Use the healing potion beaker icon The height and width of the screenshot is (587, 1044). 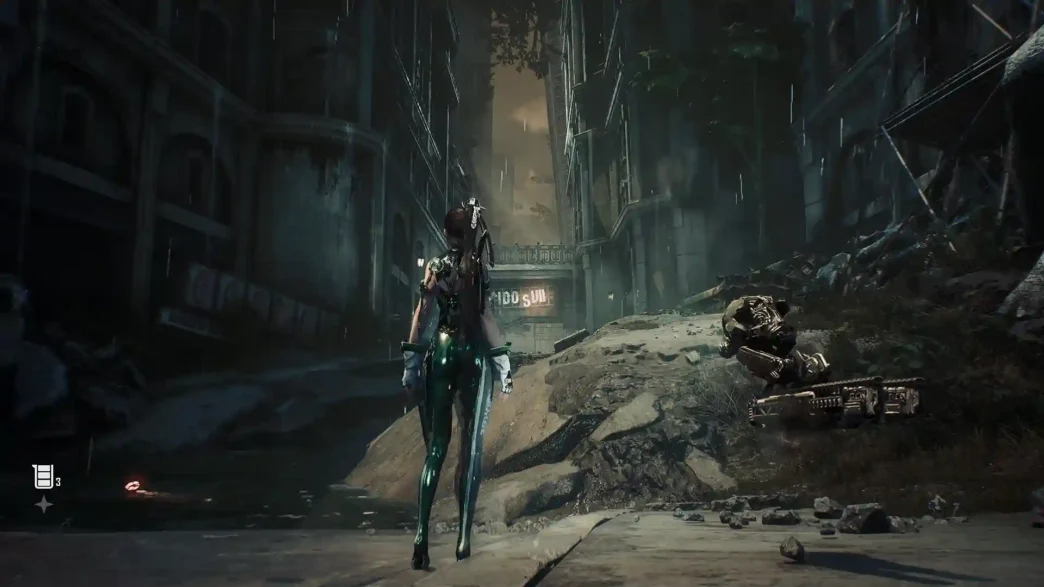point(42,476)
